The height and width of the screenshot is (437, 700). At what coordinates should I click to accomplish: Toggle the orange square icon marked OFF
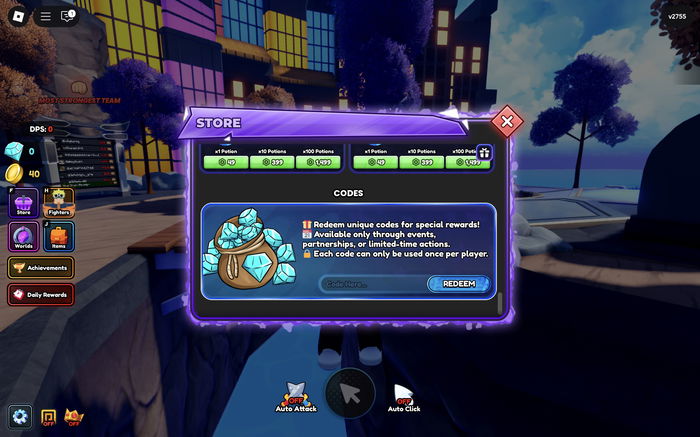[48, 416]
